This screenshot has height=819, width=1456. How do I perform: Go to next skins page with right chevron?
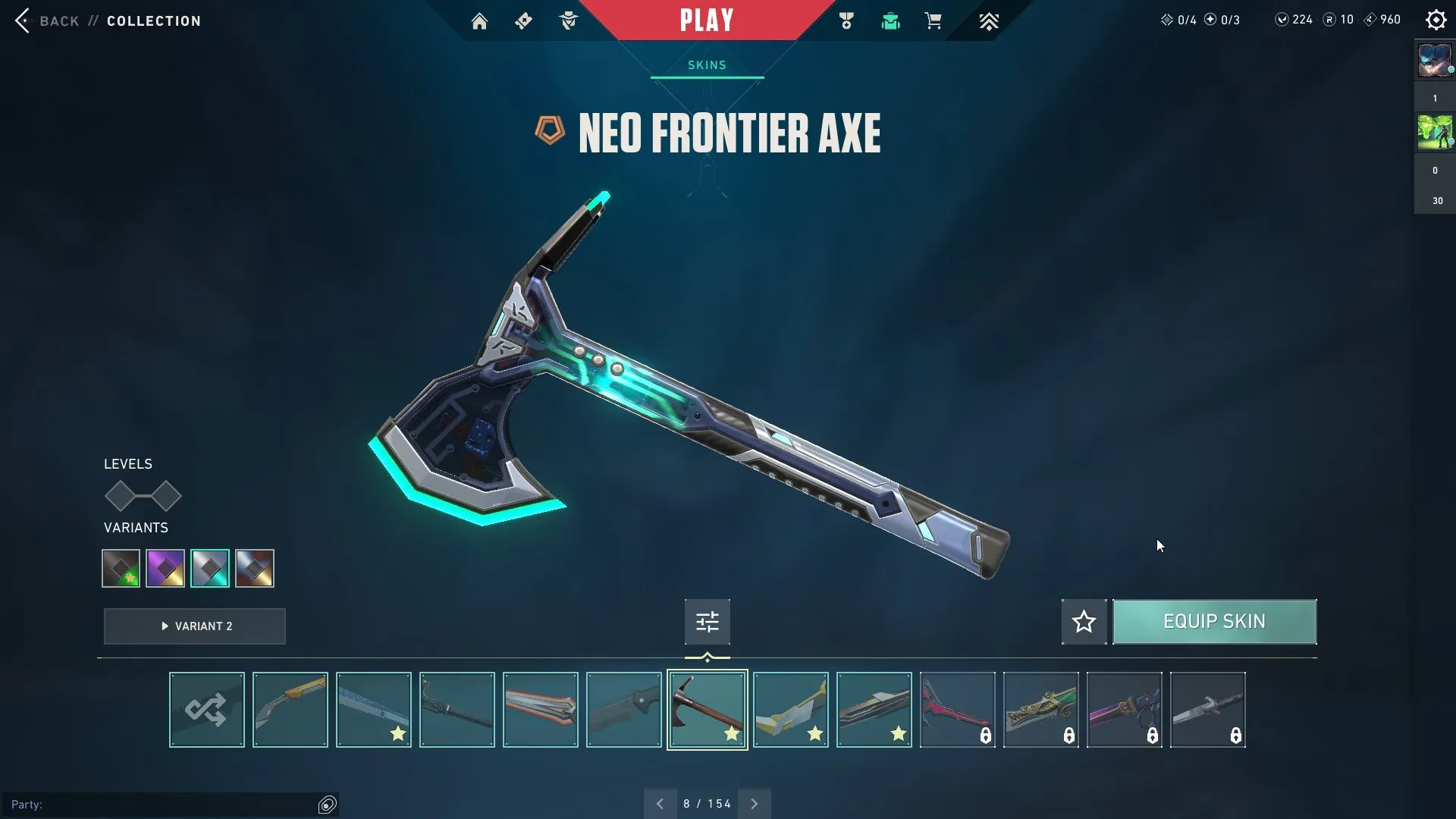point(754,803)
